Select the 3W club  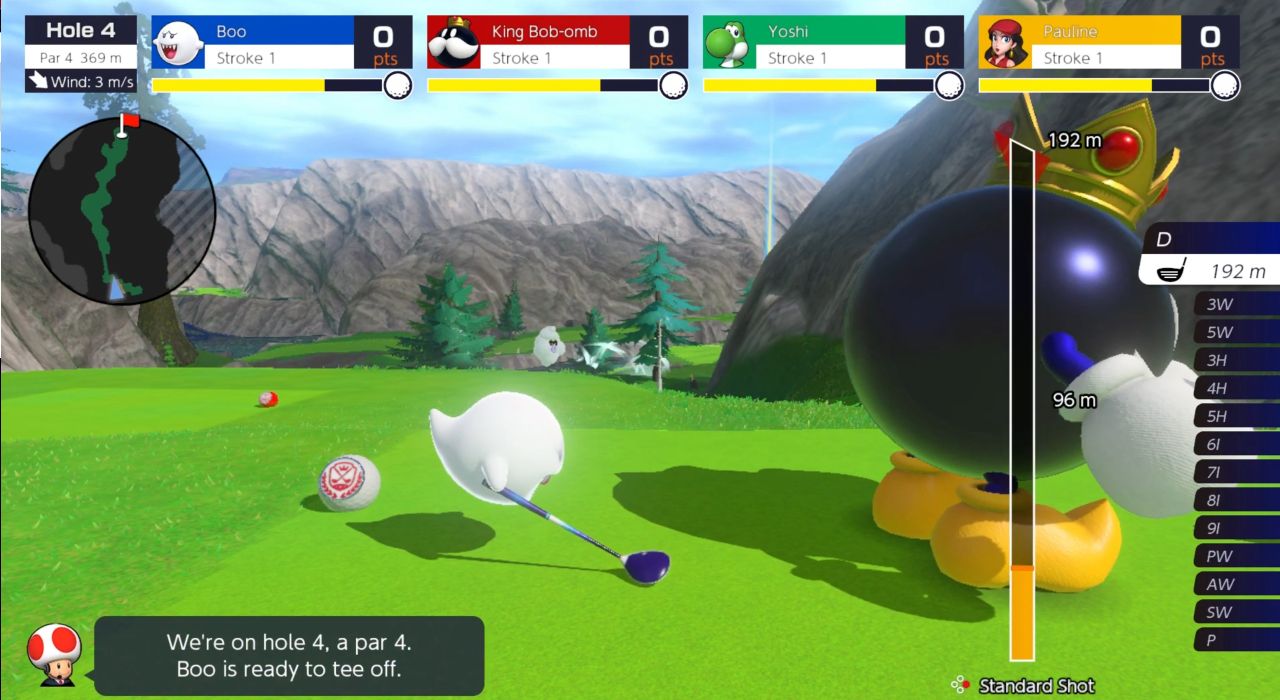(1235, 304)
